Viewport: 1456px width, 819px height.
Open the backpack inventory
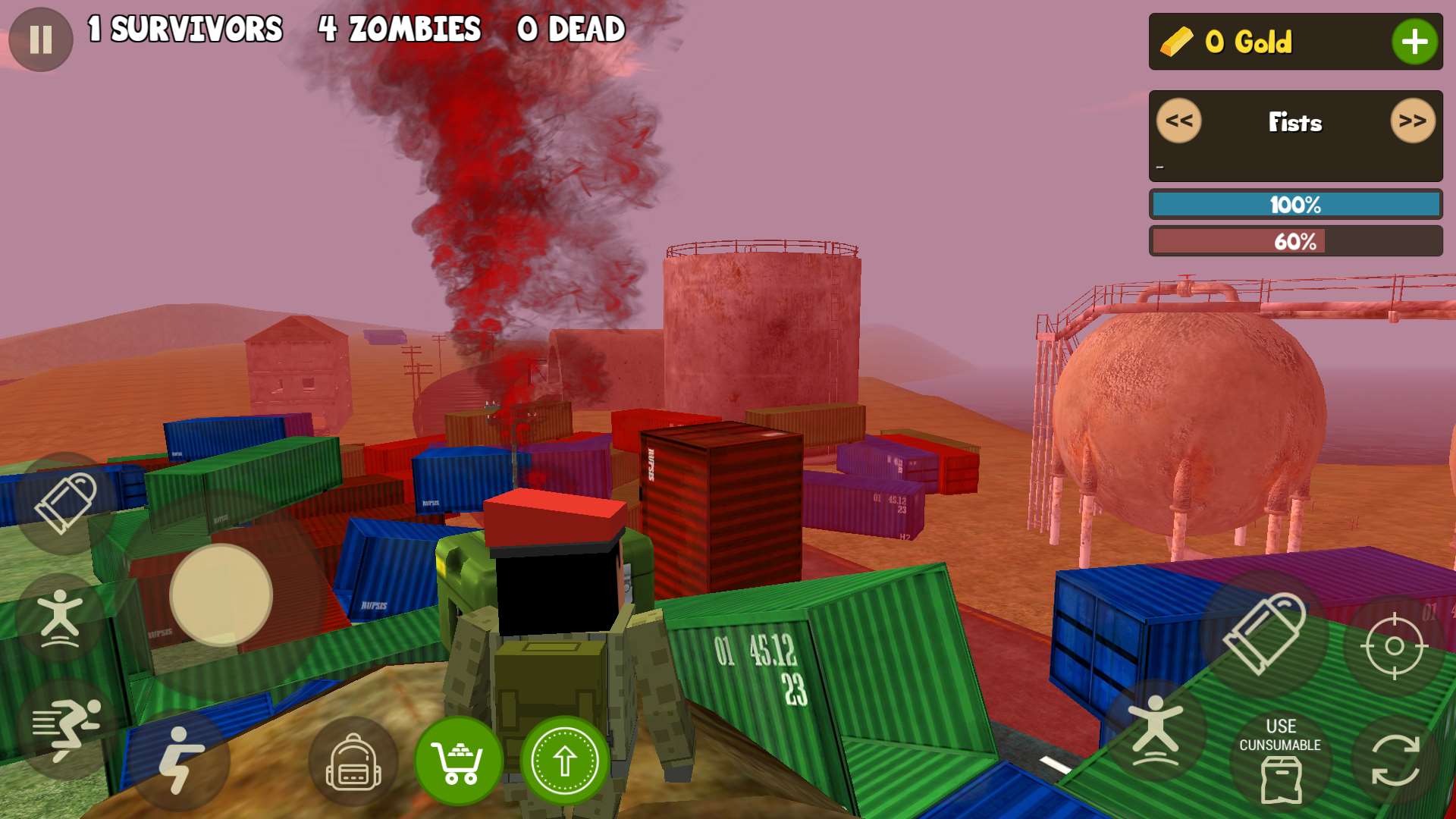353,762
